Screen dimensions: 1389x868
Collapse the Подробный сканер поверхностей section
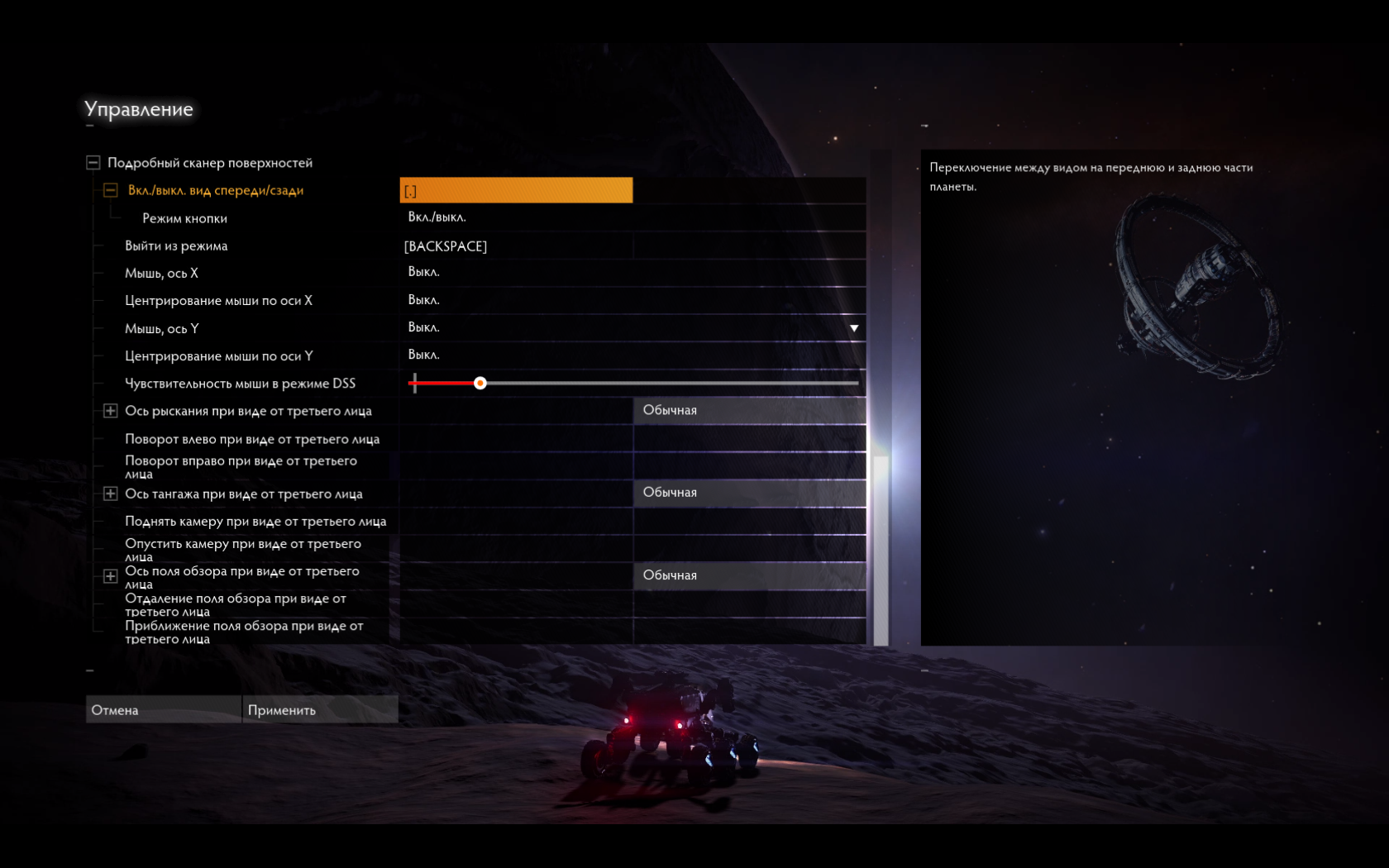[x=93, y=163]
